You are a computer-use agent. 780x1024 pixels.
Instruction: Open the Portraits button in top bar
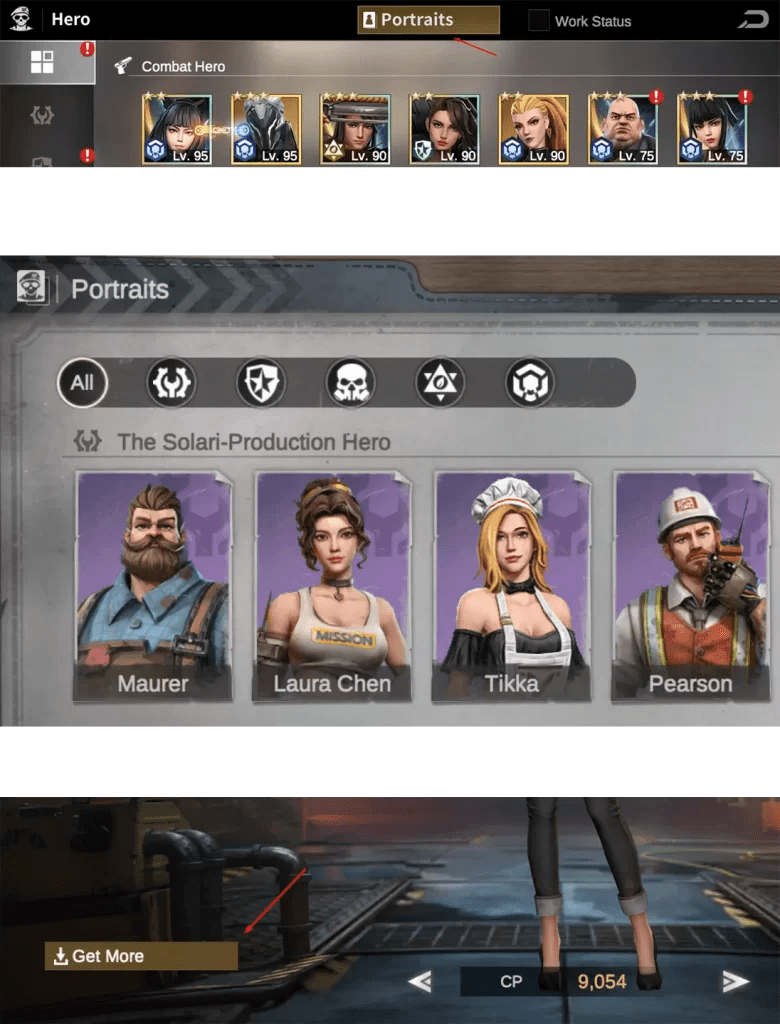(x=428, y=20)
